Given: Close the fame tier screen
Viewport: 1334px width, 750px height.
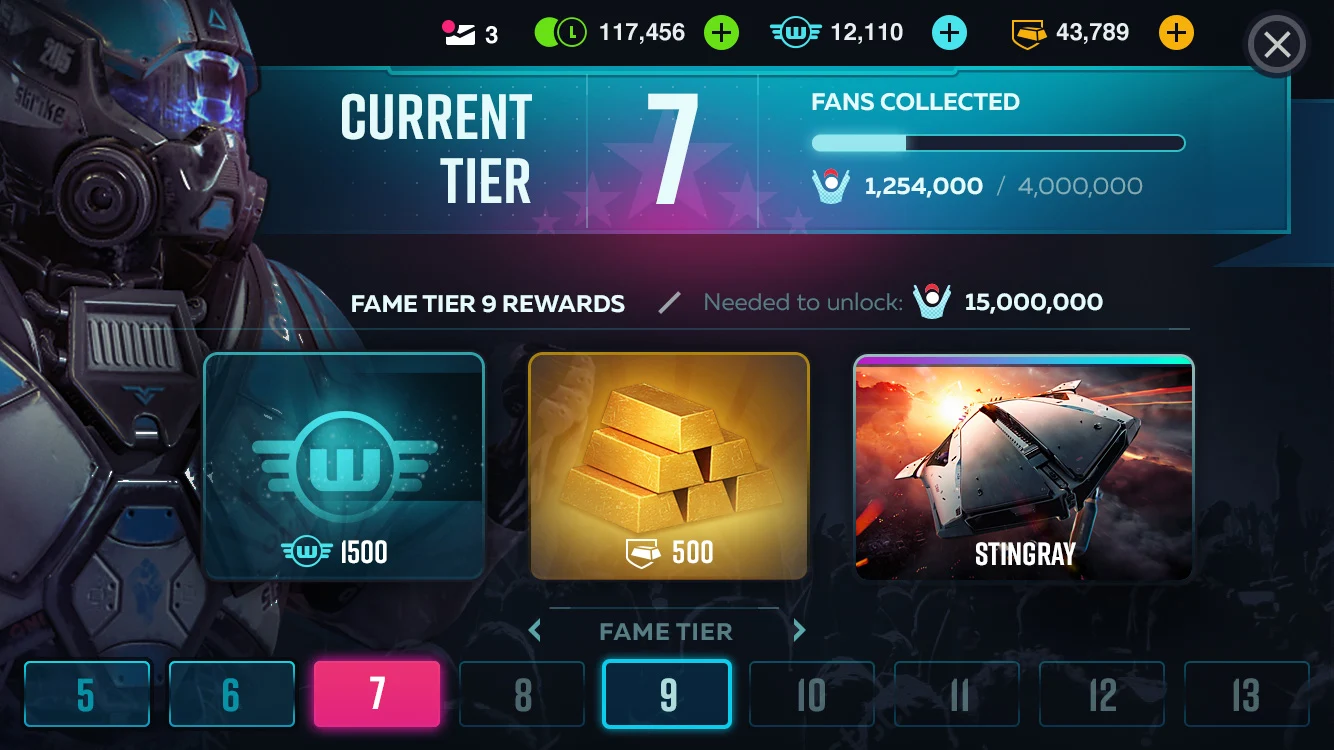Looking at the screenshot, I should click(x=1277, y=45).
